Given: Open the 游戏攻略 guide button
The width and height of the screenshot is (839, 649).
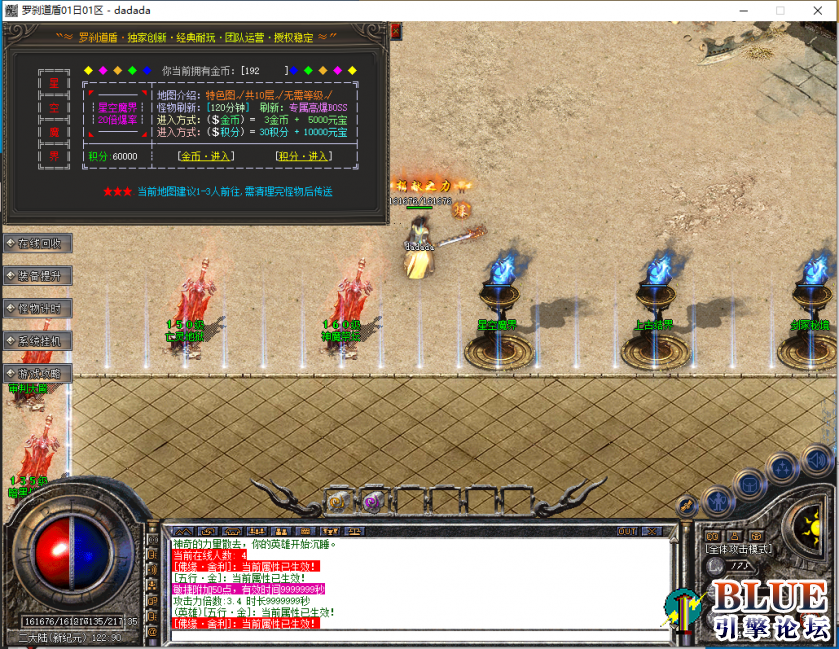Looking at the screenshot, I should (38, 373).
